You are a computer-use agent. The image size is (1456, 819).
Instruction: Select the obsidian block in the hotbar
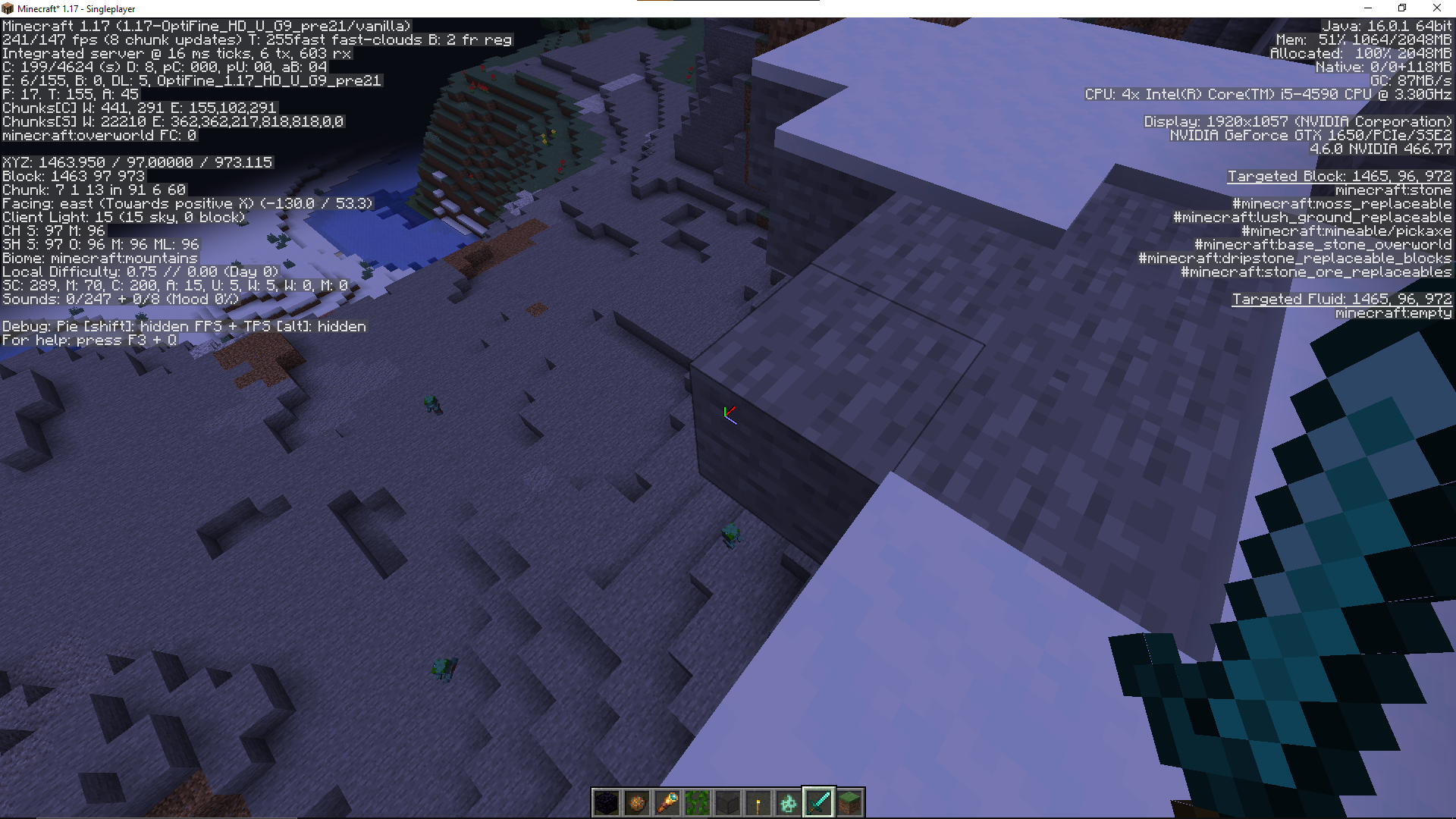(x=605, y=802)
